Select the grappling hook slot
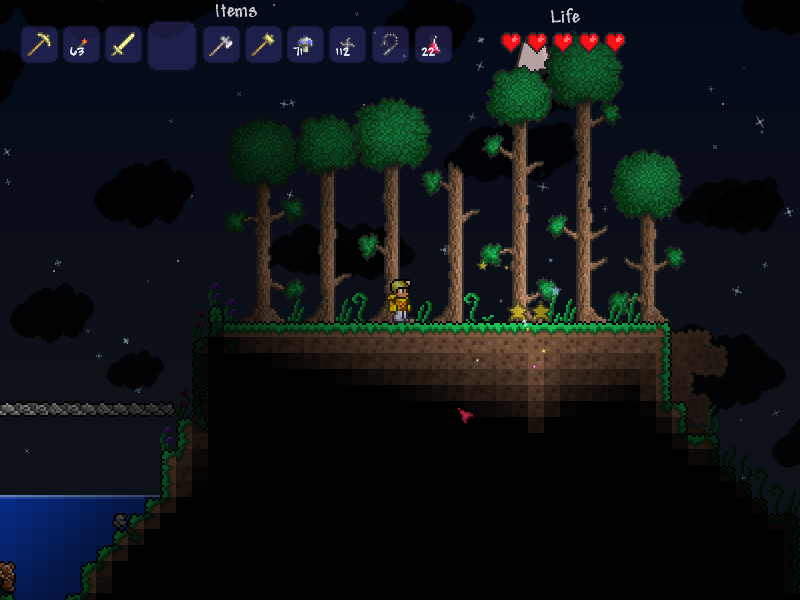This screenshot has width=800, height=600. point(389,45)
